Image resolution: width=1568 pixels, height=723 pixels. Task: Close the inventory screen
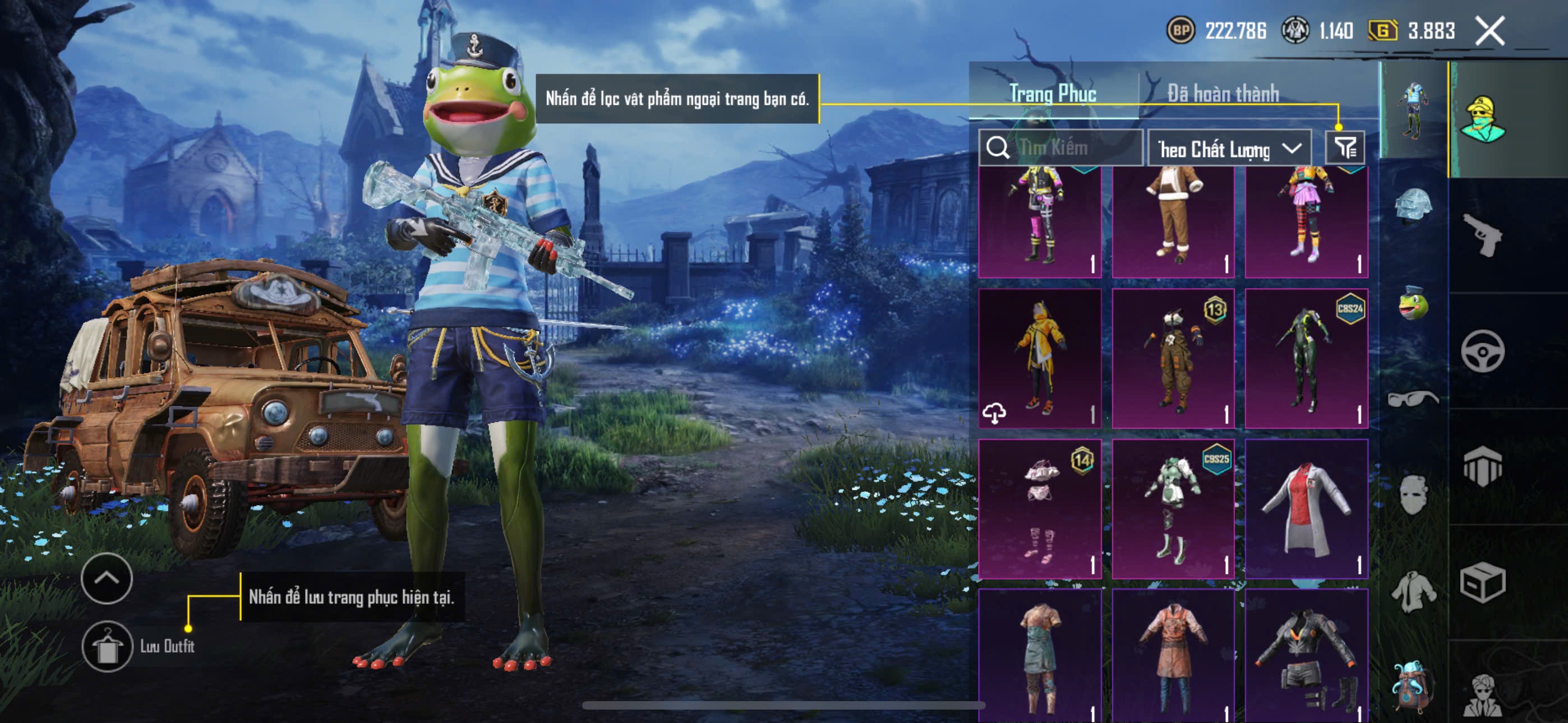click(x=1489, y=30)
